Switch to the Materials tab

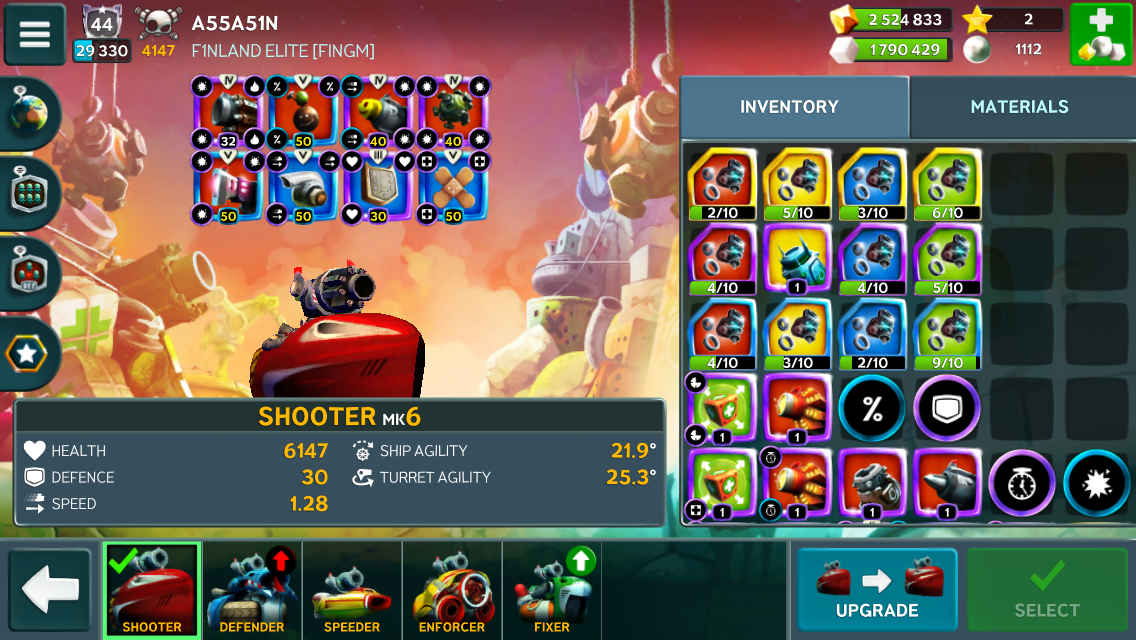[1019, 107]
